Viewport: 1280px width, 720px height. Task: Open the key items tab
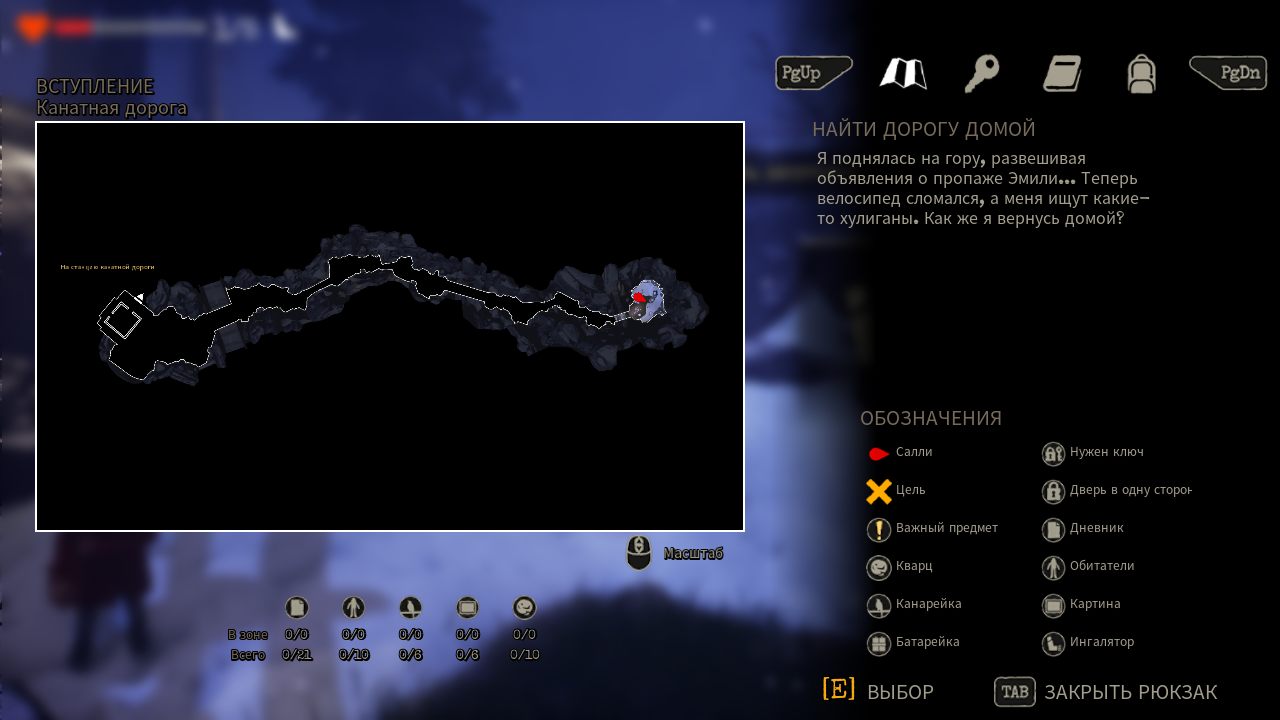tap(981, 73)
